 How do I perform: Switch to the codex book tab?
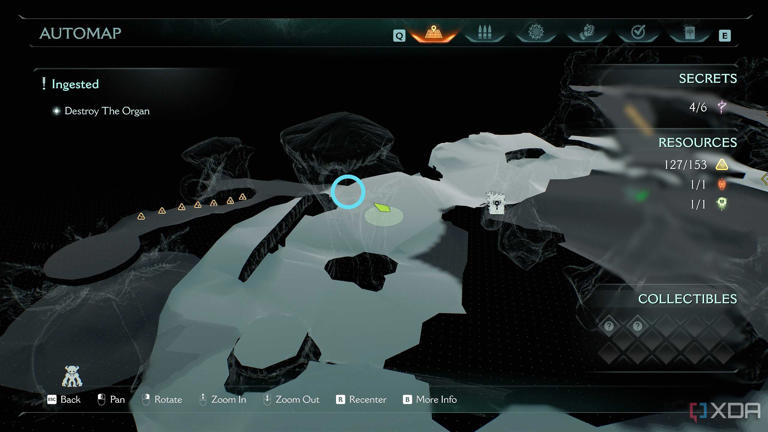click(689, 33)
